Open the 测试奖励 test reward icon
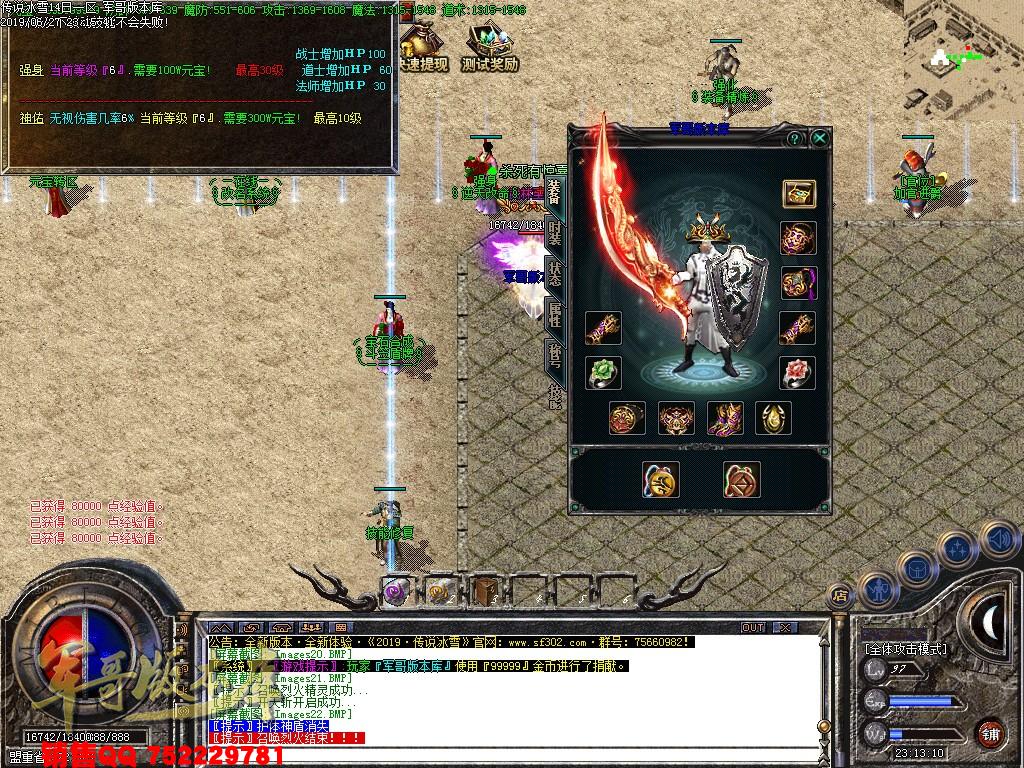Viewport: 1024px width, 768px height. [x=490, y=47]
